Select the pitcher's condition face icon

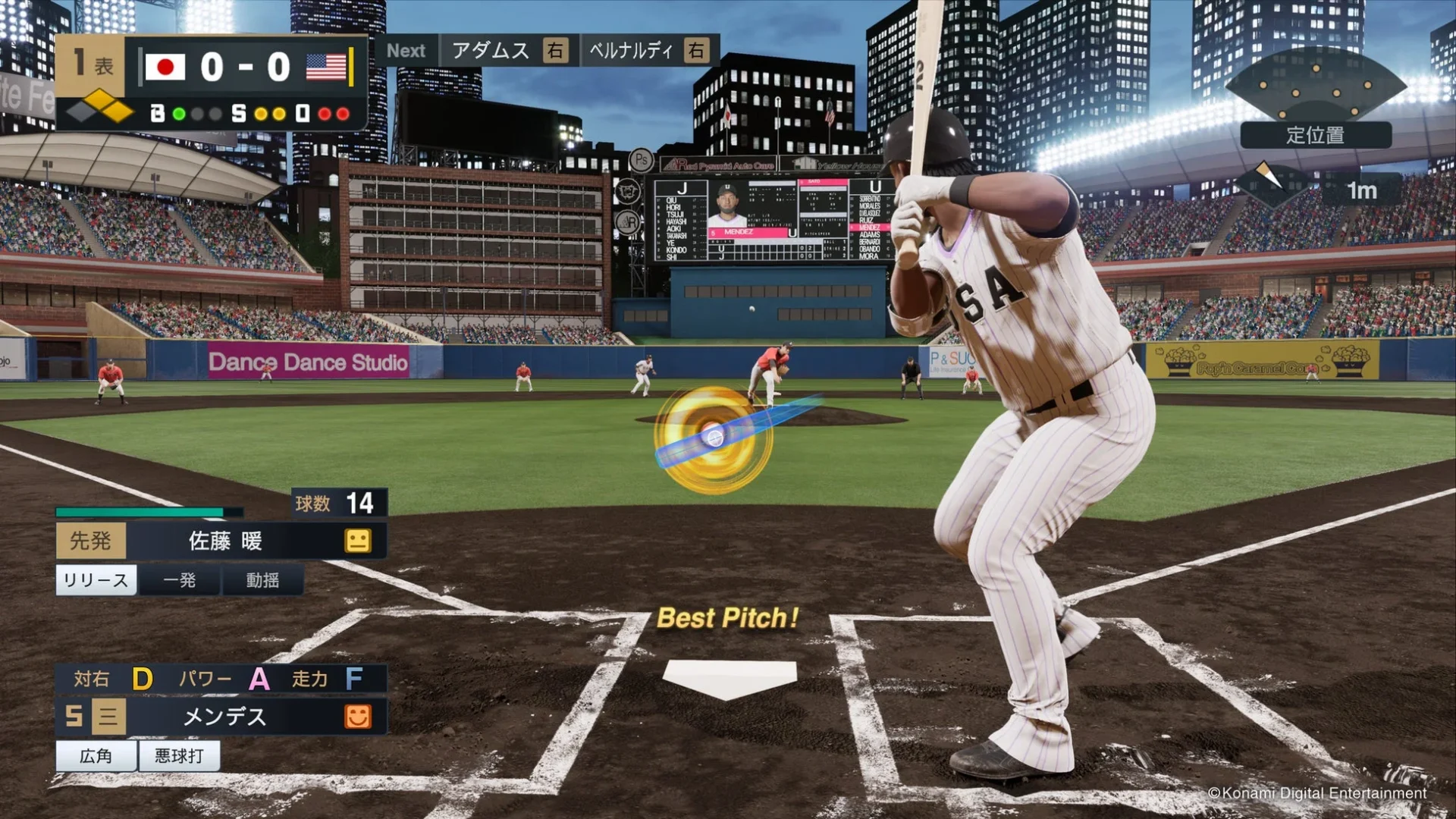pos(358,541)
